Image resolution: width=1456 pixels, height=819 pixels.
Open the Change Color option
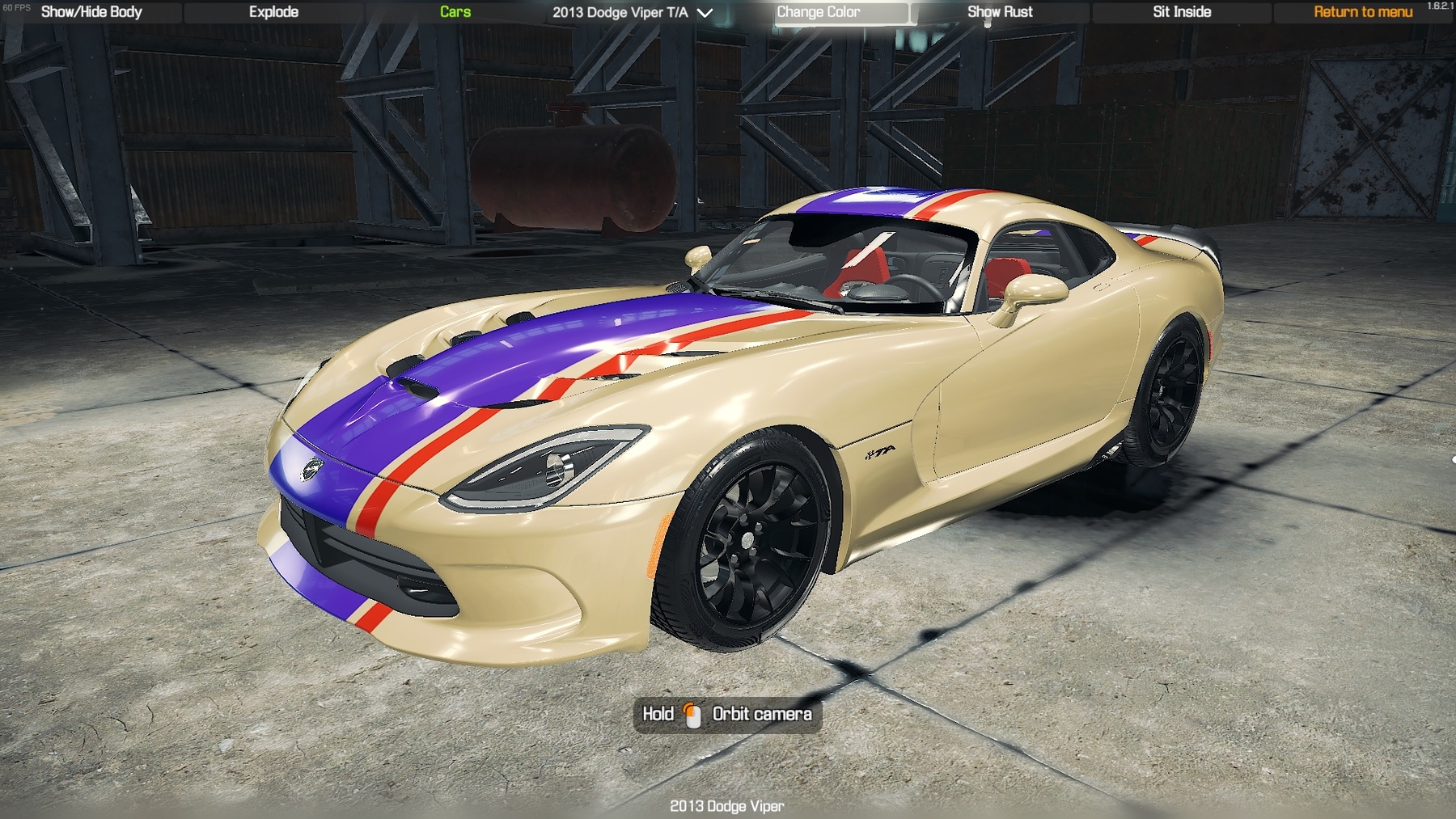click(819, 12)
